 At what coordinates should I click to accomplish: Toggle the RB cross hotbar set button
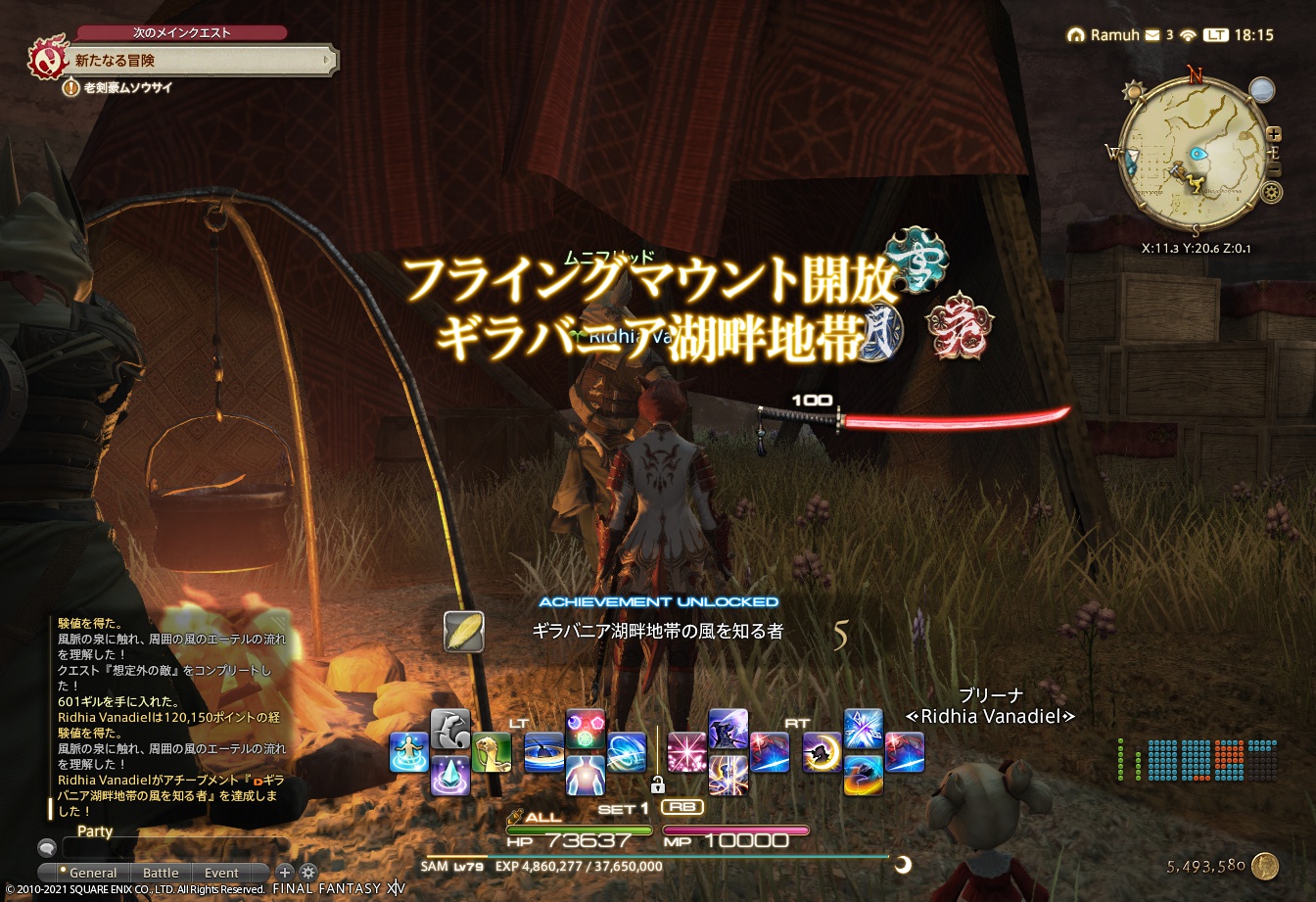[x=683, y=806]
